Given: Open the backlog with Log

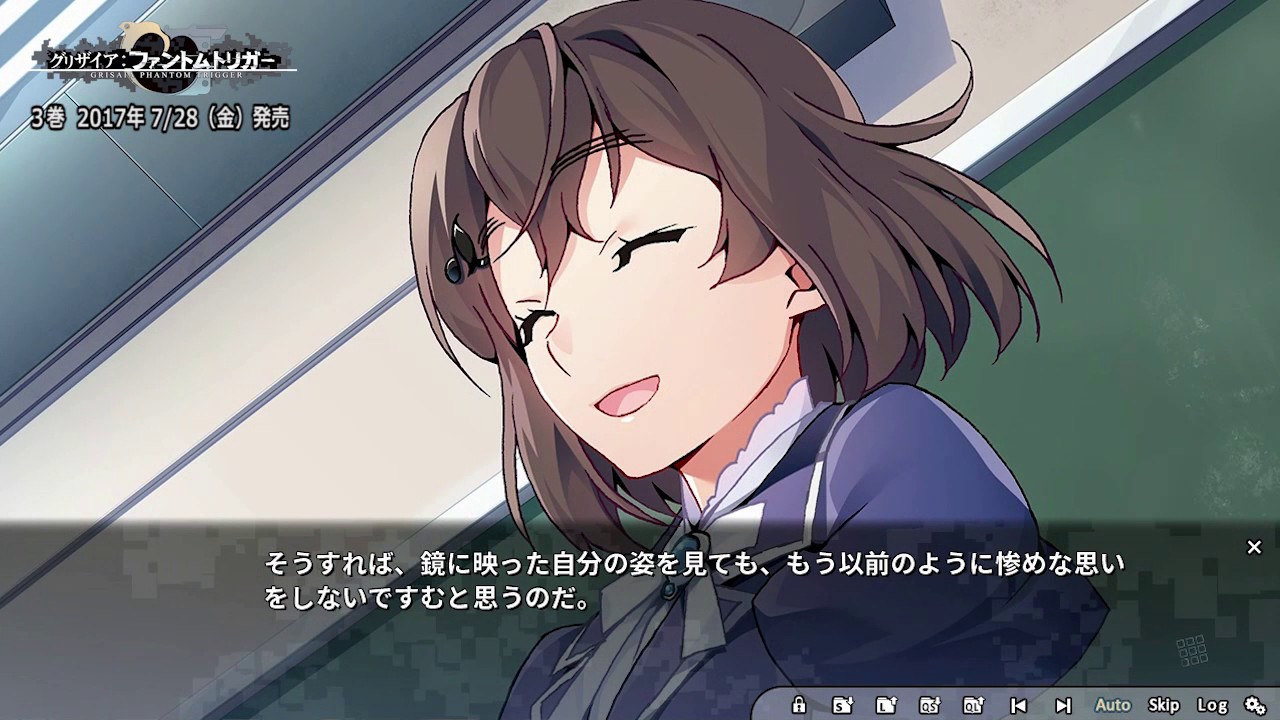Looking at the screenshot, I should click(x=1212, y=705).
